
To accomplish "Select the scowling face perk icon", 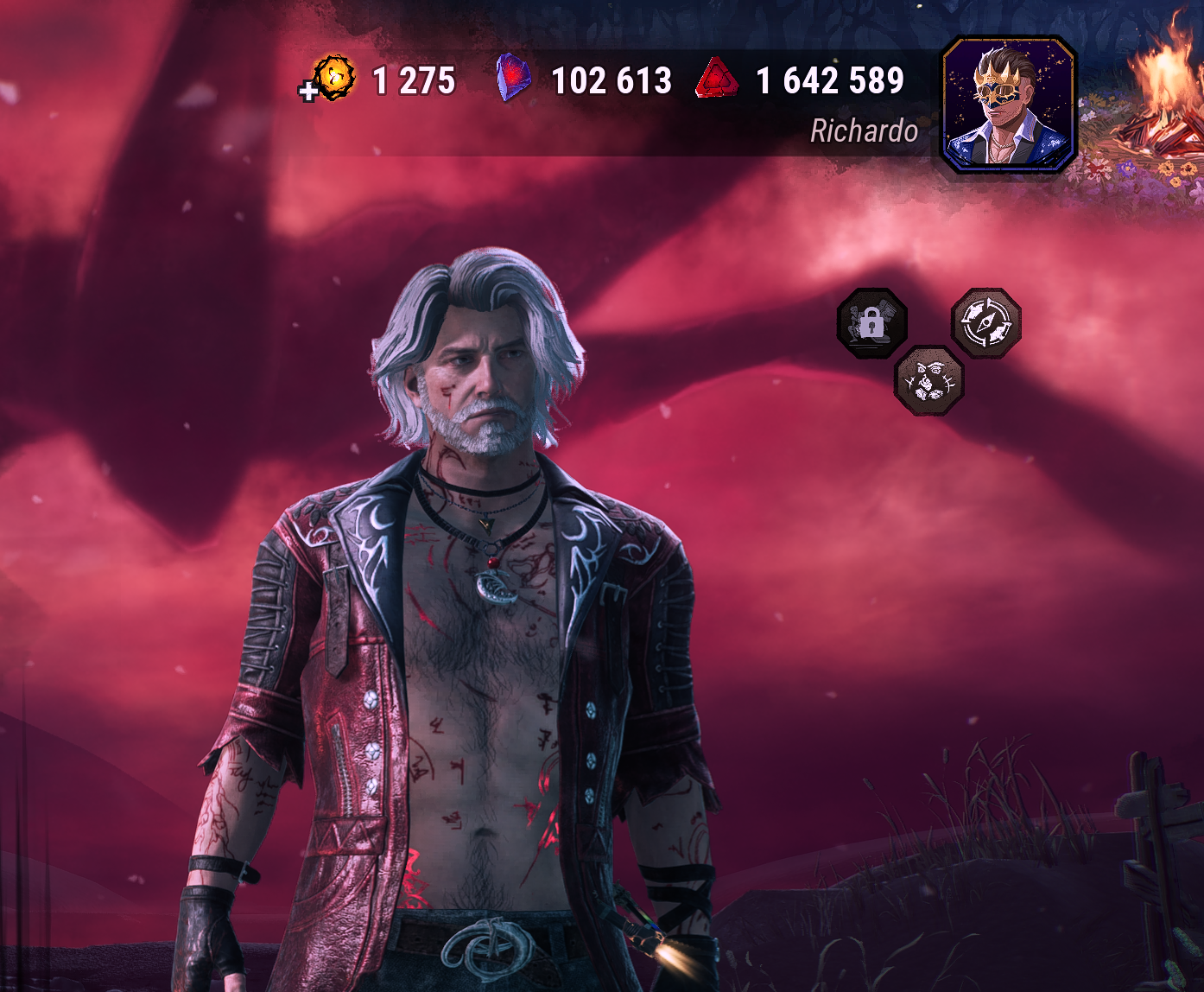I will (929, 380).
